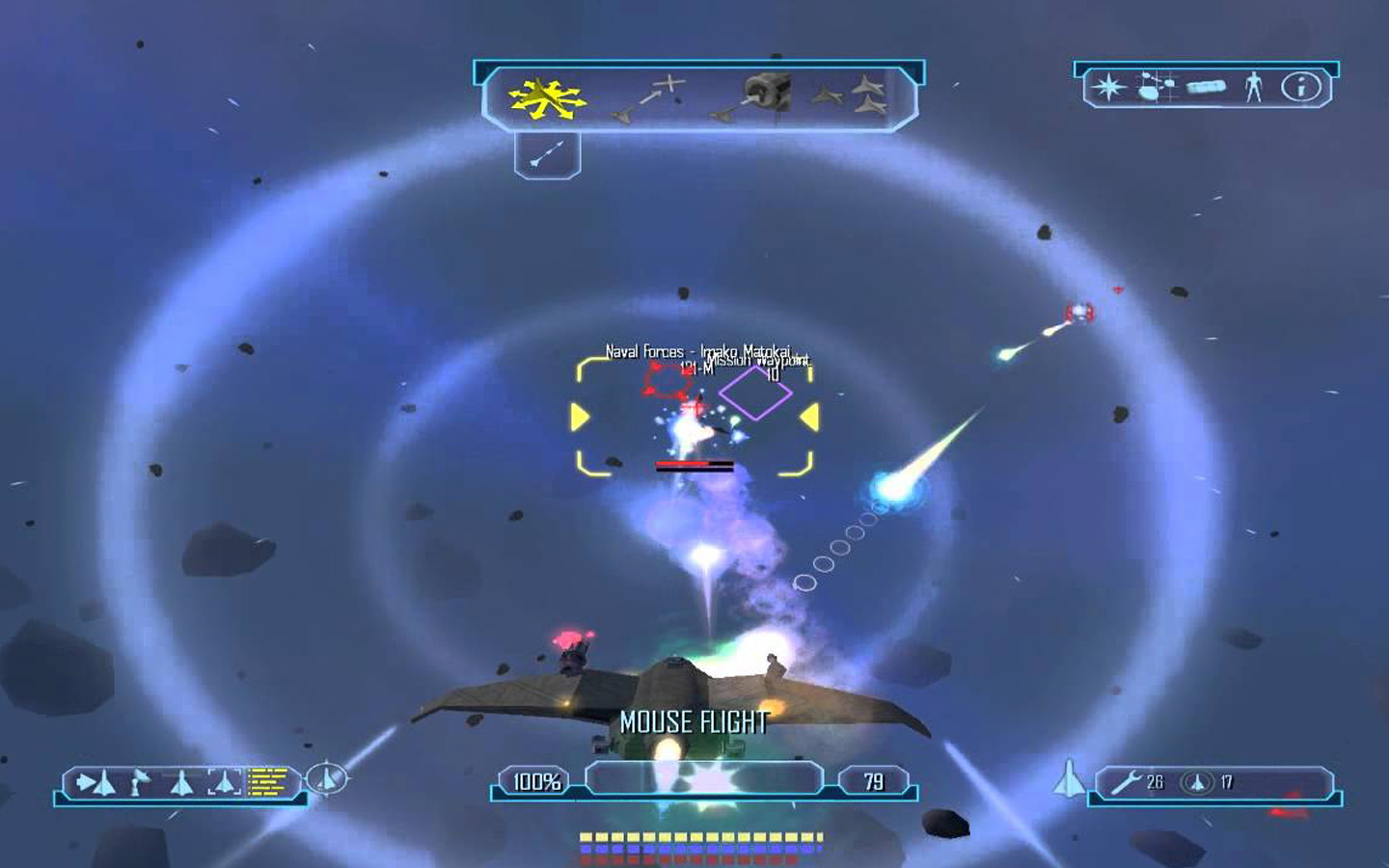The image size is (1389, 868).
Task: Click the MOUSE FLIGHT text indicator
Action: click(694, 720)
